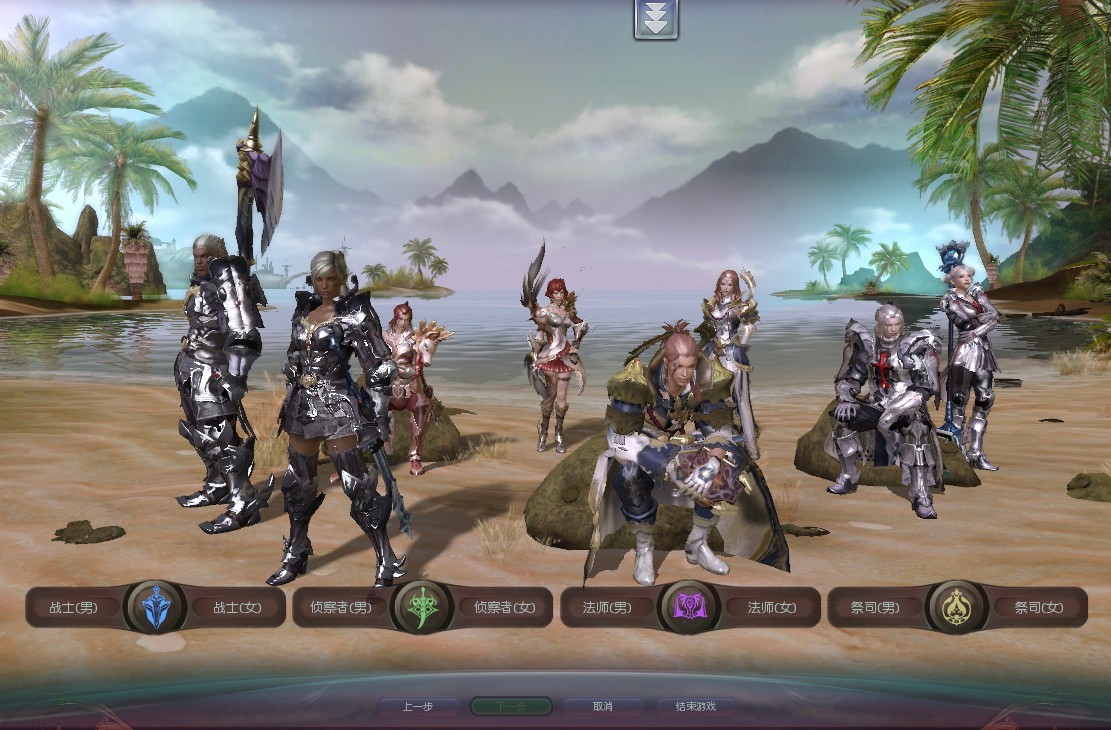The width and height of the screenshot is (1111, 730).
Task: Select the 战士(男) male warrior class
Action: pos(75,607)
